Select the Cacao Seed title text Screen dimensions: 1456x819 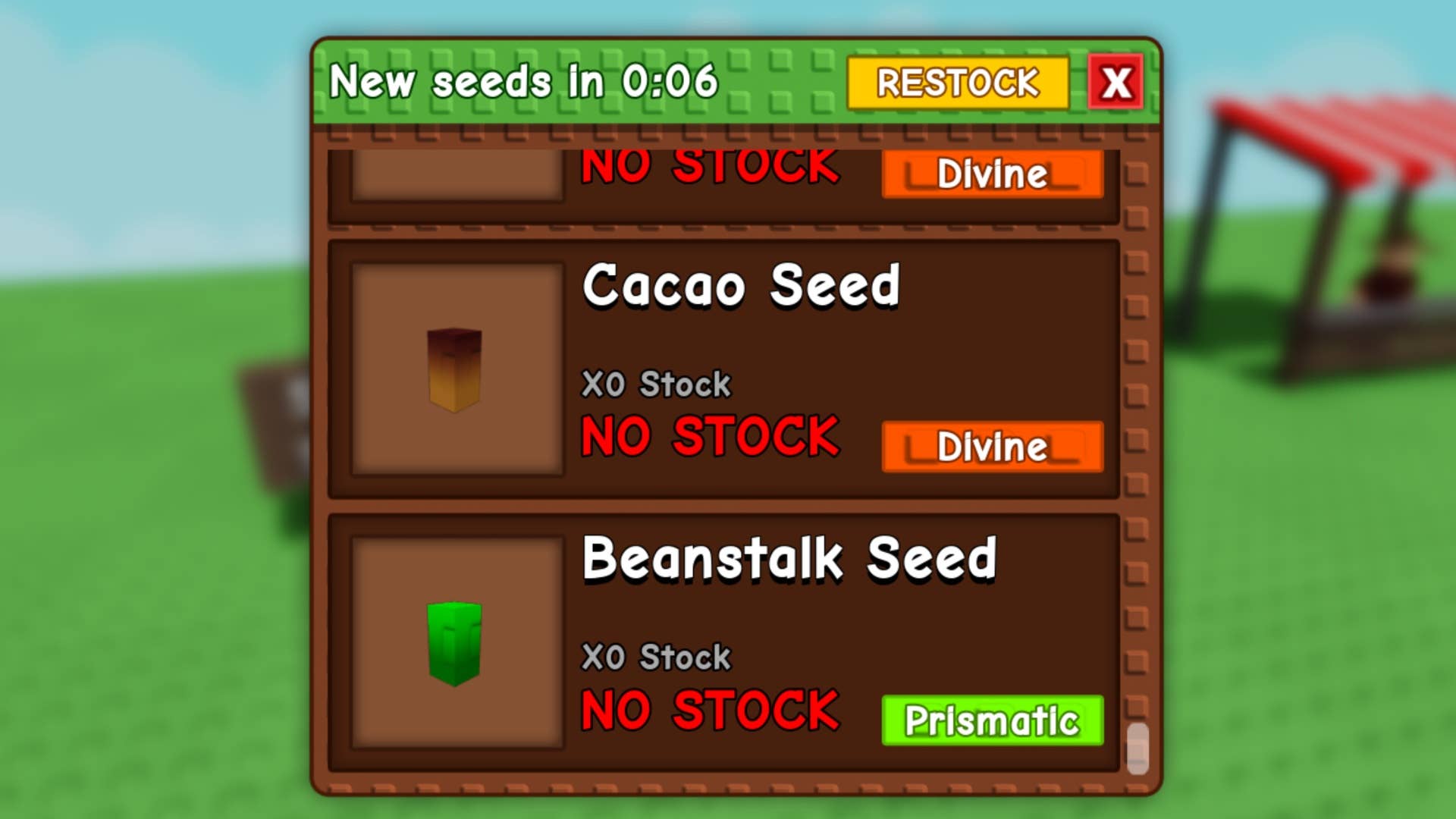point(742,287)
